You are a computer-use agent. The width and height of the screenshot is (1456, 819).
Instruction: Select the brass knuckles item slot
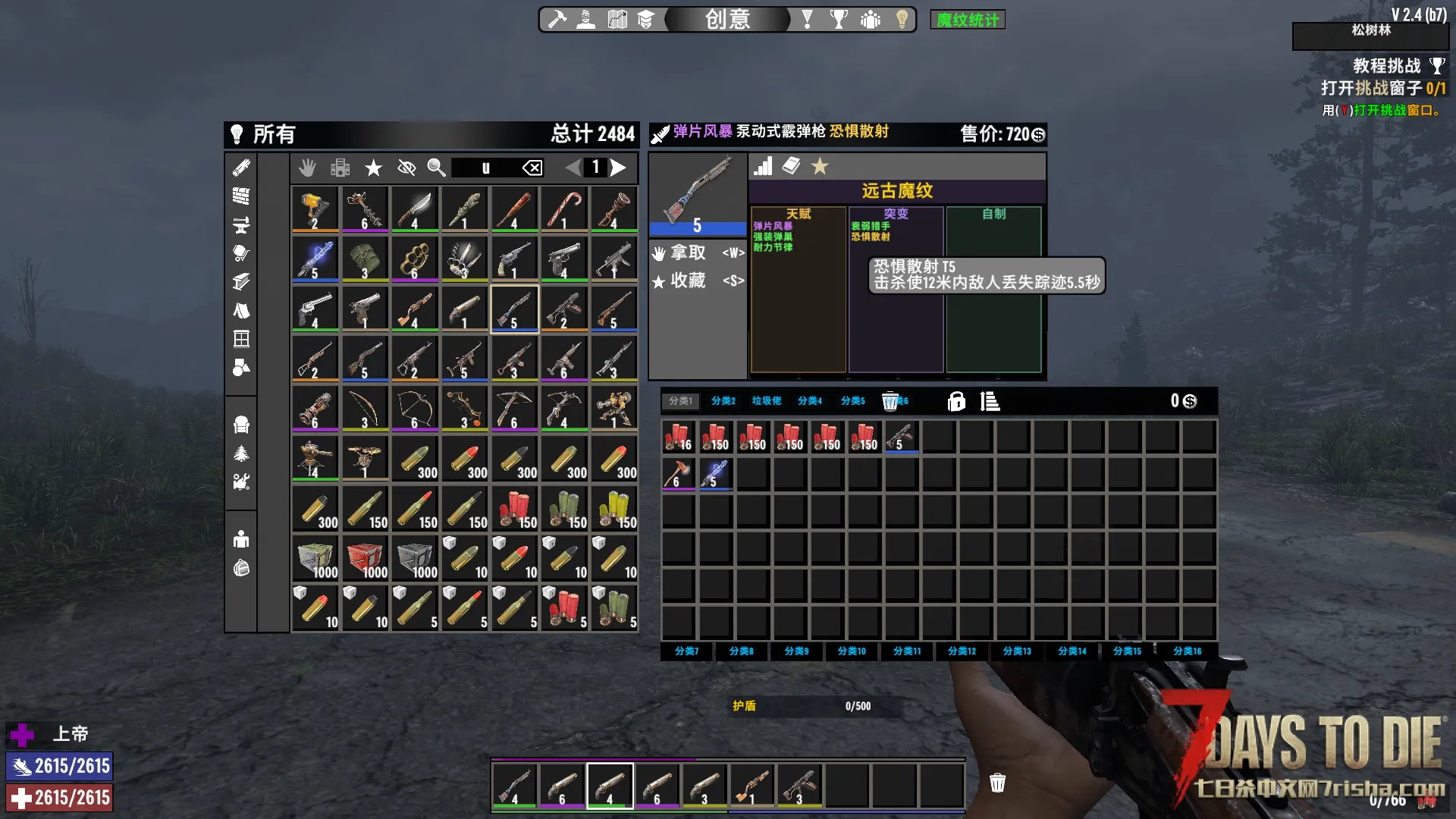coord(415,259)
